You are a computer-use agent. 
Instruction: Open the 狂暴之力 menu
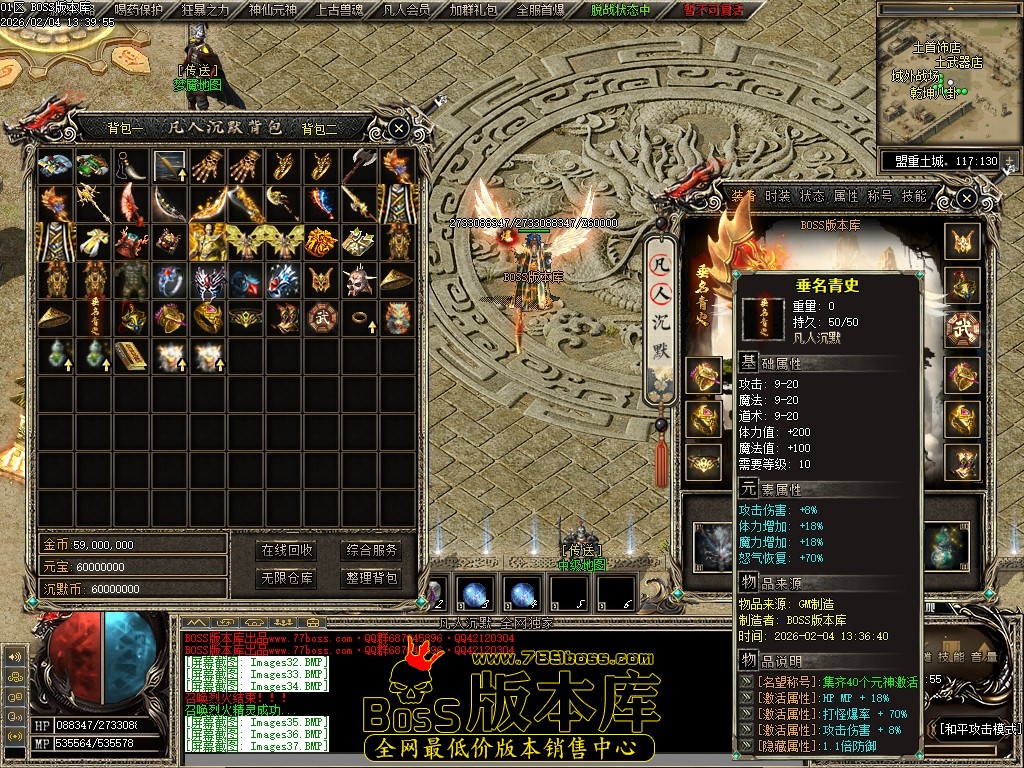[205, 11]
